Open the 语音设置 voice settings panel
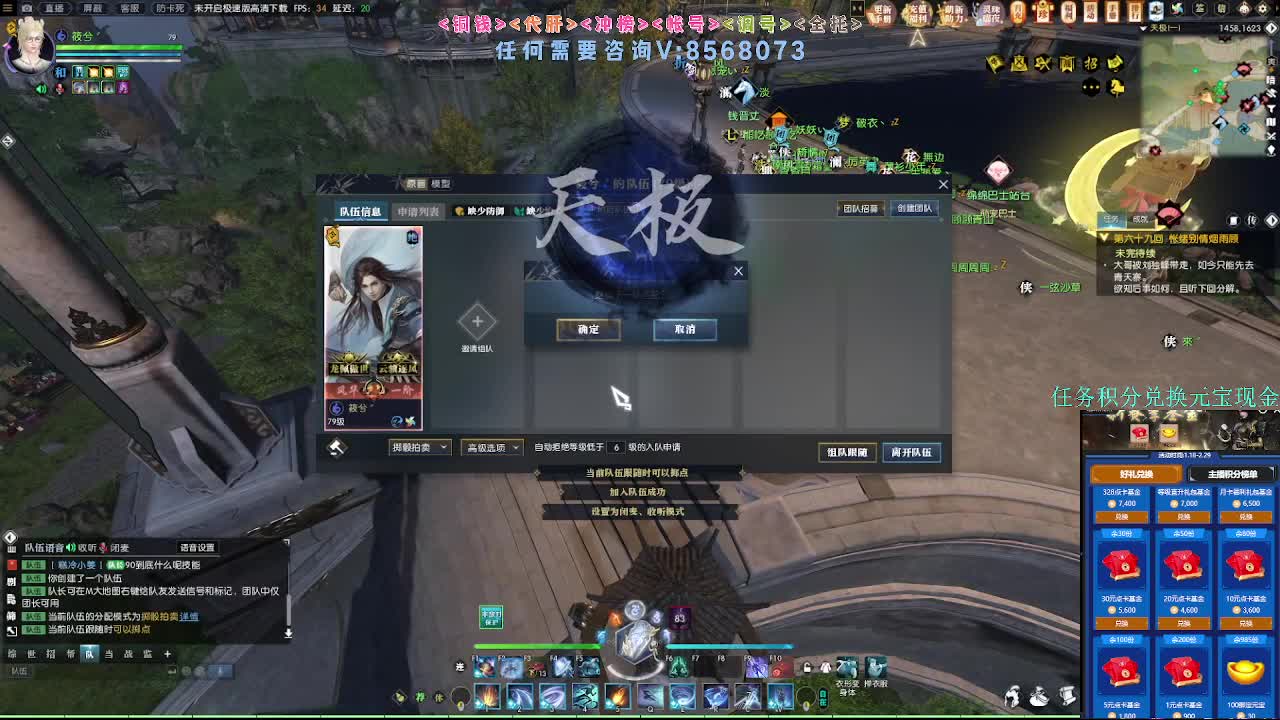 tap(197, 548)
